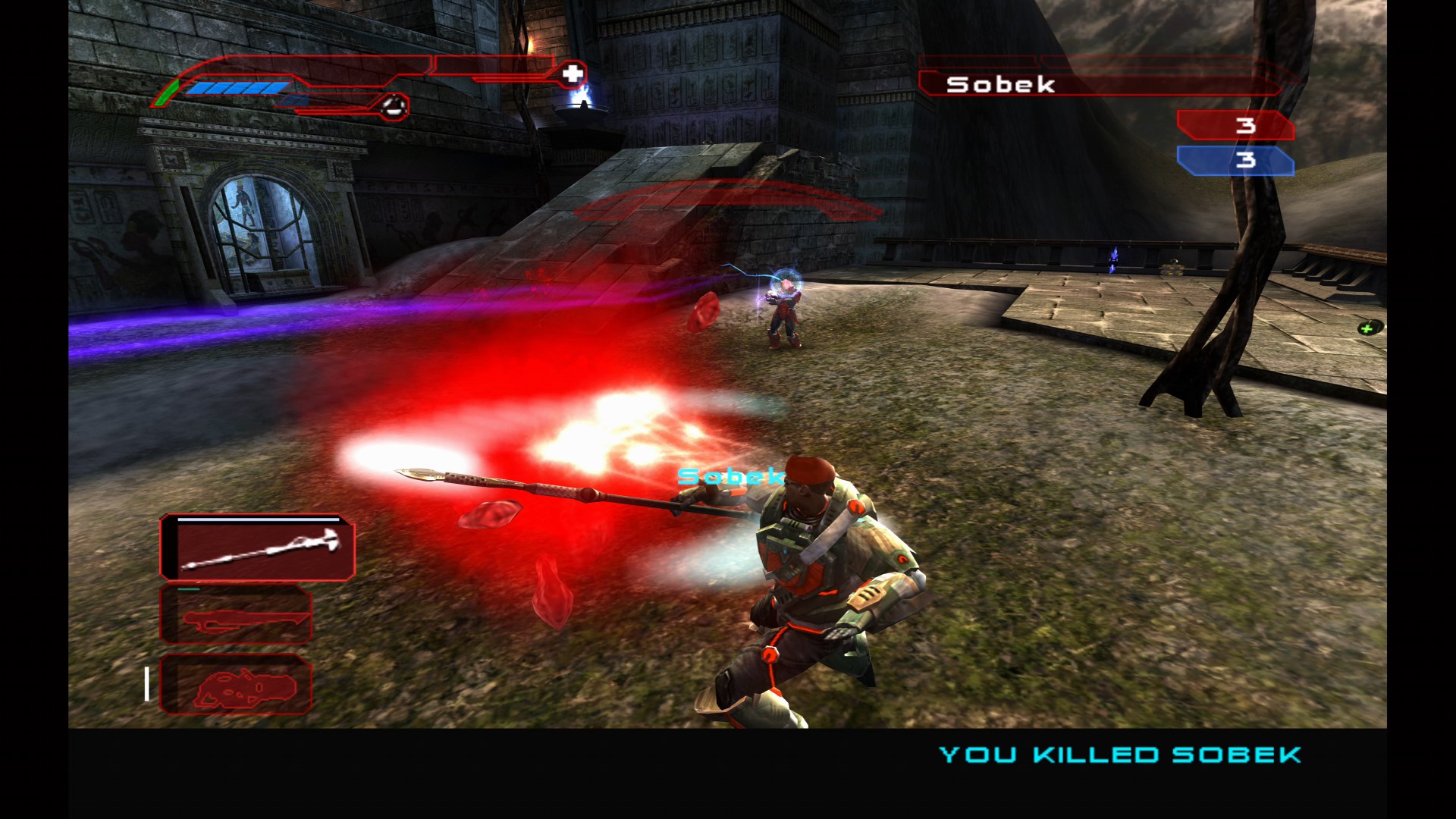Click the selected spear weapon icon
The width and height of the screenshot is (1456, 819).
pos(258,548)
